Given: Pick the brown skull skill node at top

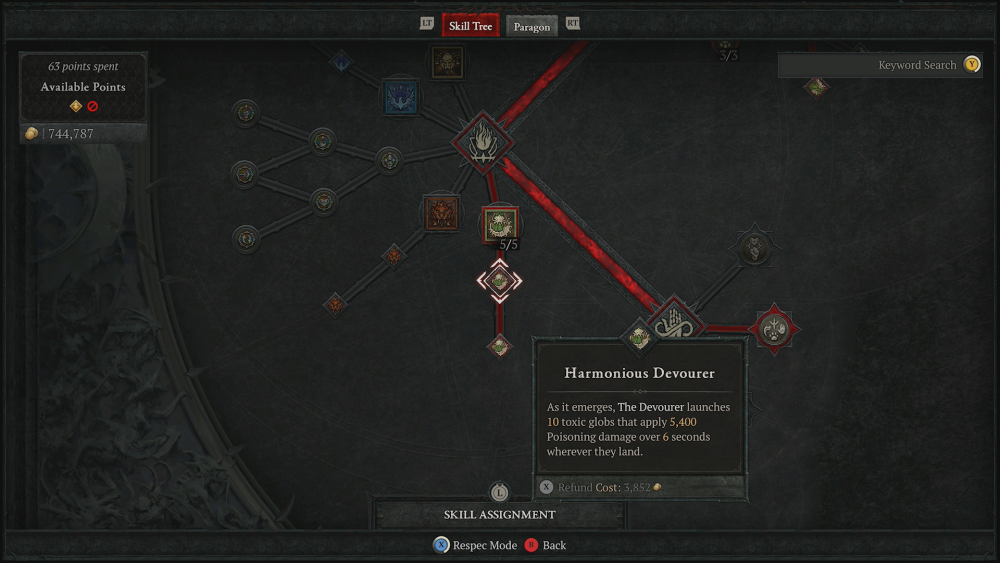Looking at the screenshot, I should [447, 62].
